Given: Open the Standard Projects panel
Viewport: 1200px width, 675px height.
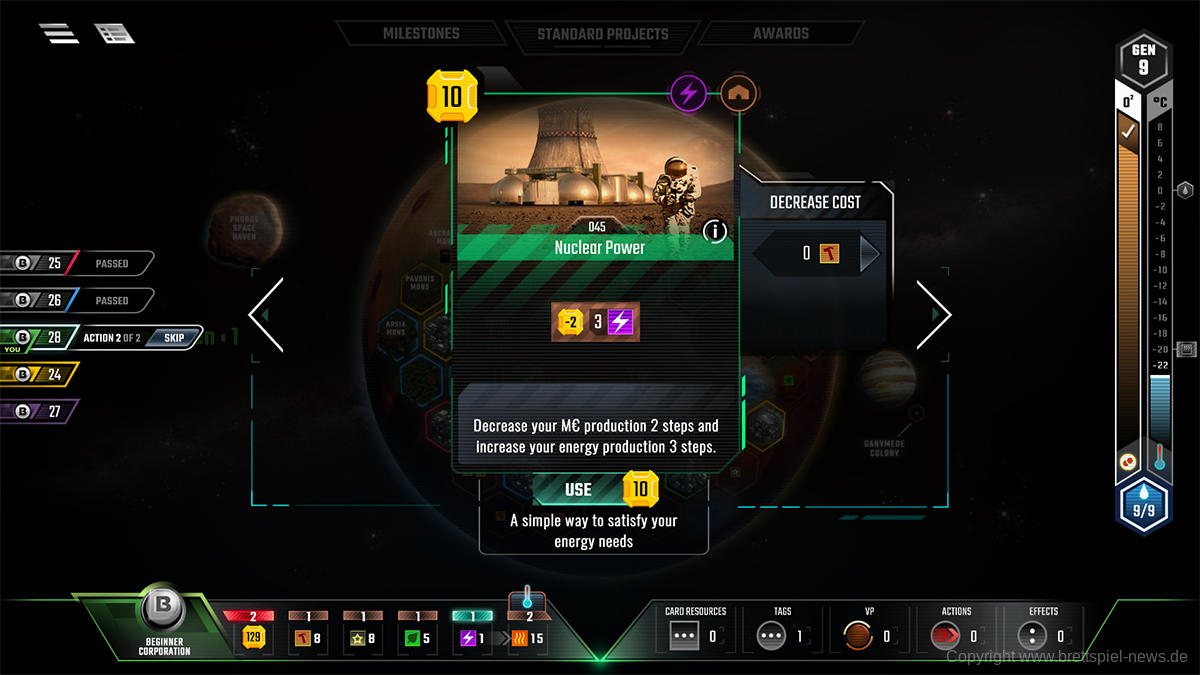Looking at the screenshot, I should pyautogui.click(x=601, y=33).
